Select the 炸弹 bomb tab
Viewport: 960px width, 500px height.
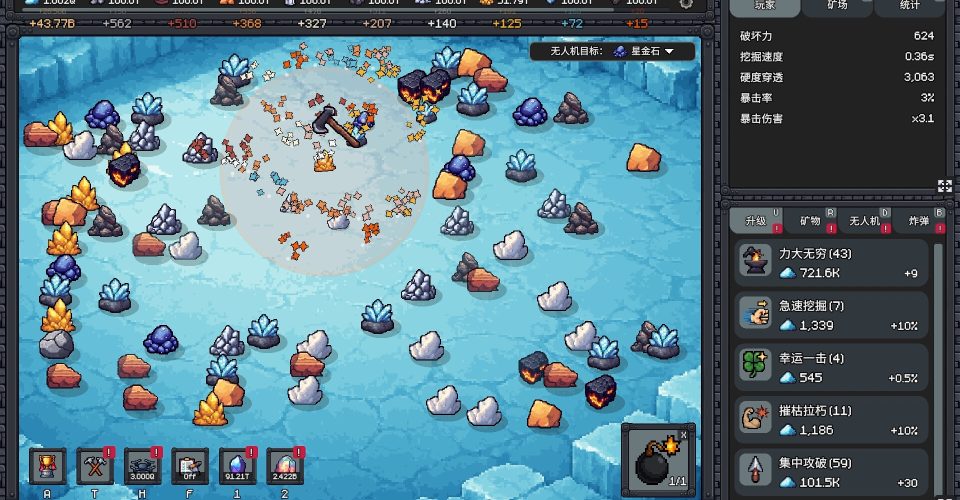[920, 220]
